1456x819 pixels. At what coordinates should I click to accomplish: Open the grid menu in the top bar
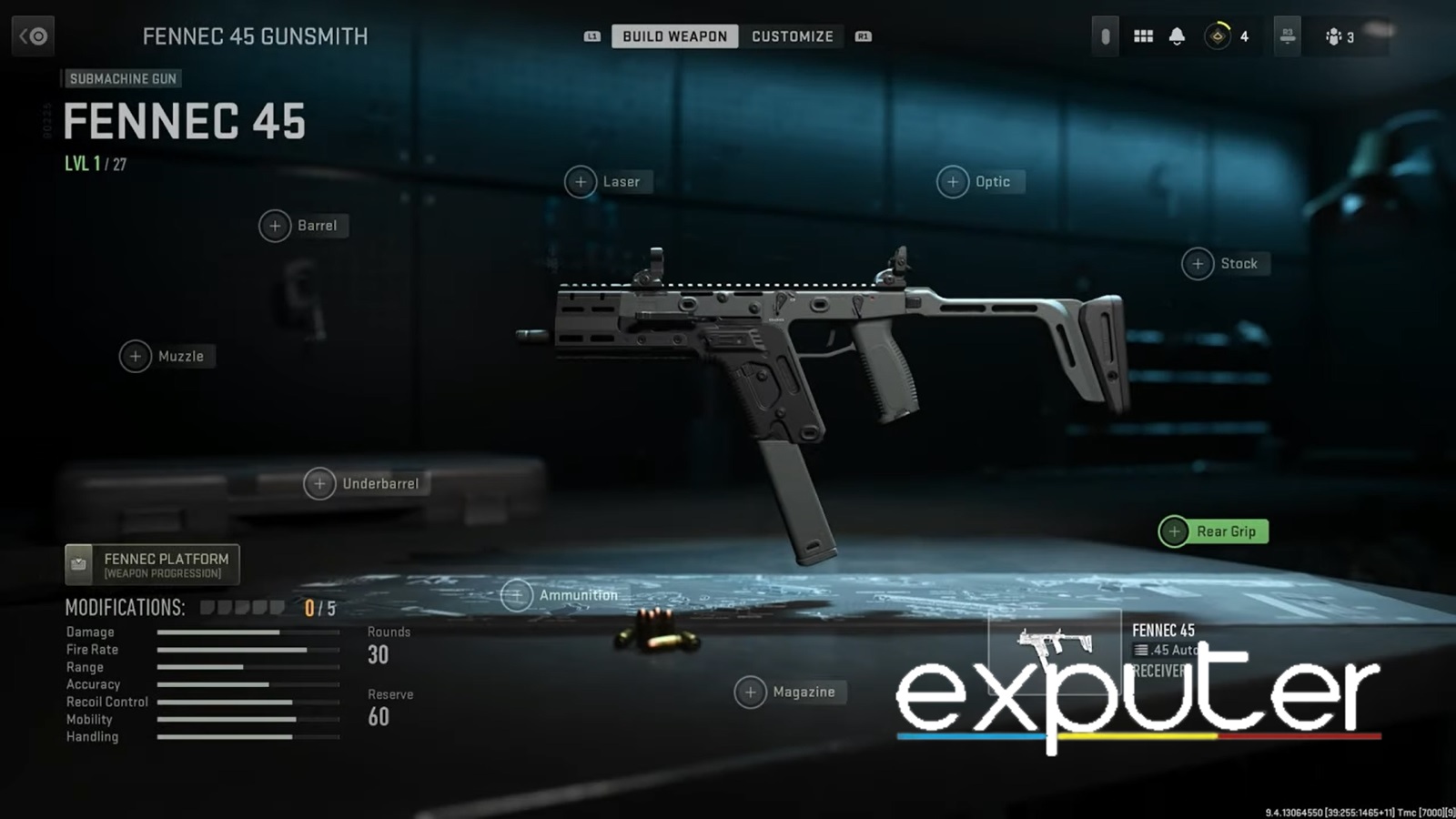click(1143, 36)
